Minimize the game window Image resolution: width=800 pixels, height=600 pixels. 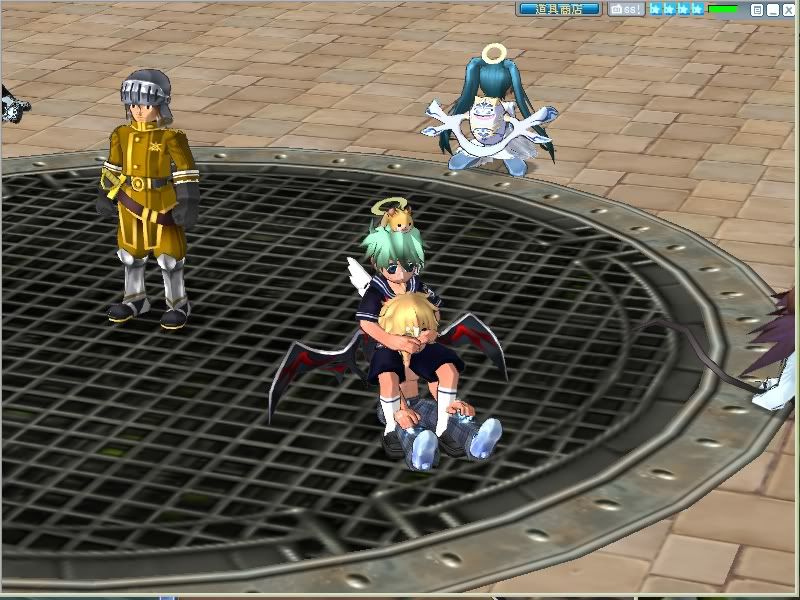[x=773, y=9]
